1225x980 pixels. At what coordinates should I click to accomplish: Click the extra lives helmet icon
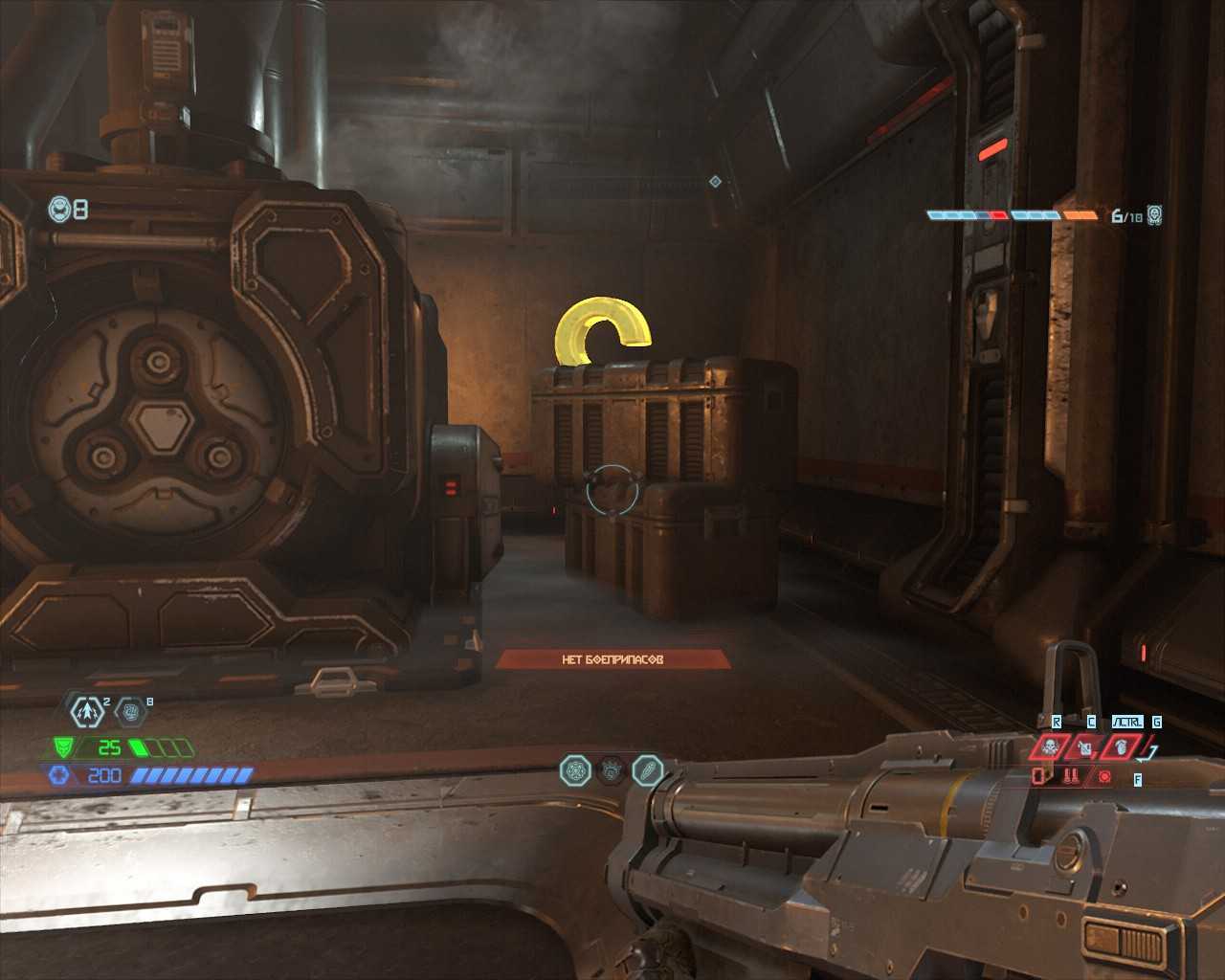(60, 208)
